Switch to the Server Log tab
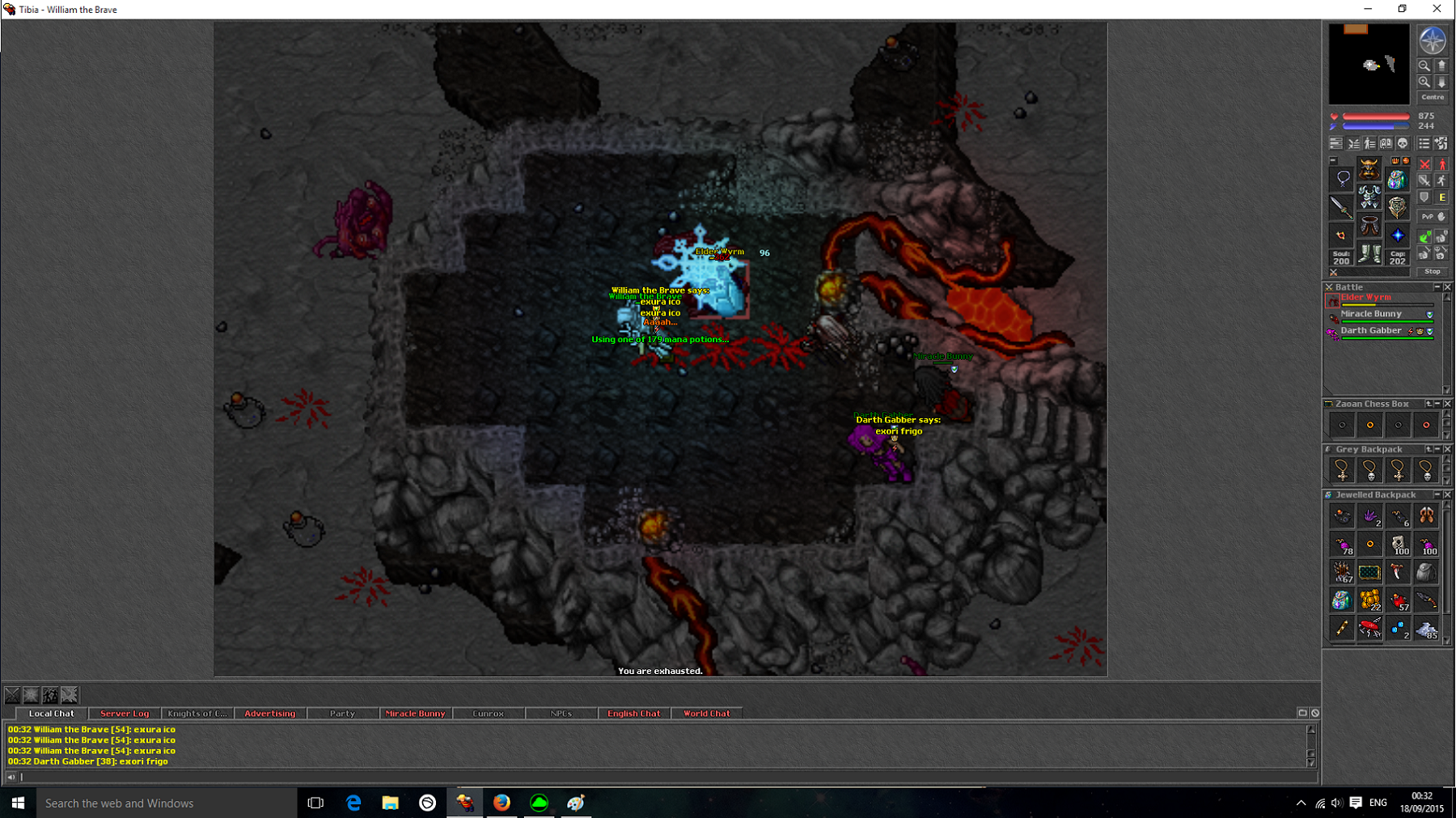Viewport: 1456px width, 818px height. point(125,714)
